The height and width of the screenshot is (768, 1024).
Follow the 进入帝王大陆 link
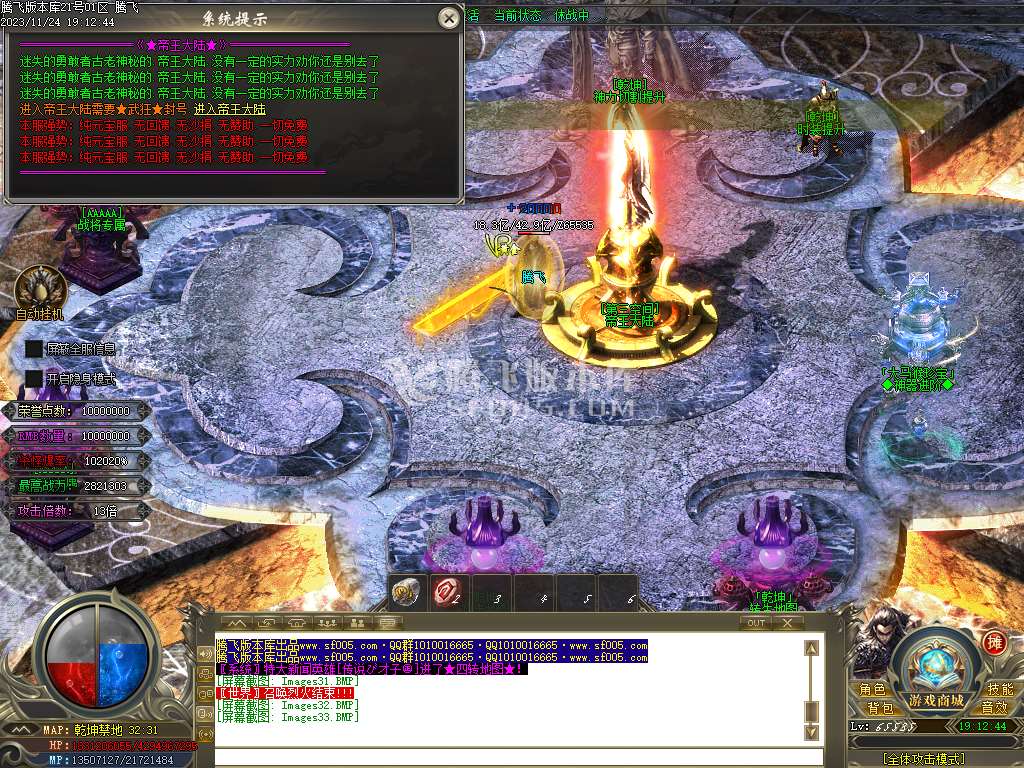coord(229,109)
